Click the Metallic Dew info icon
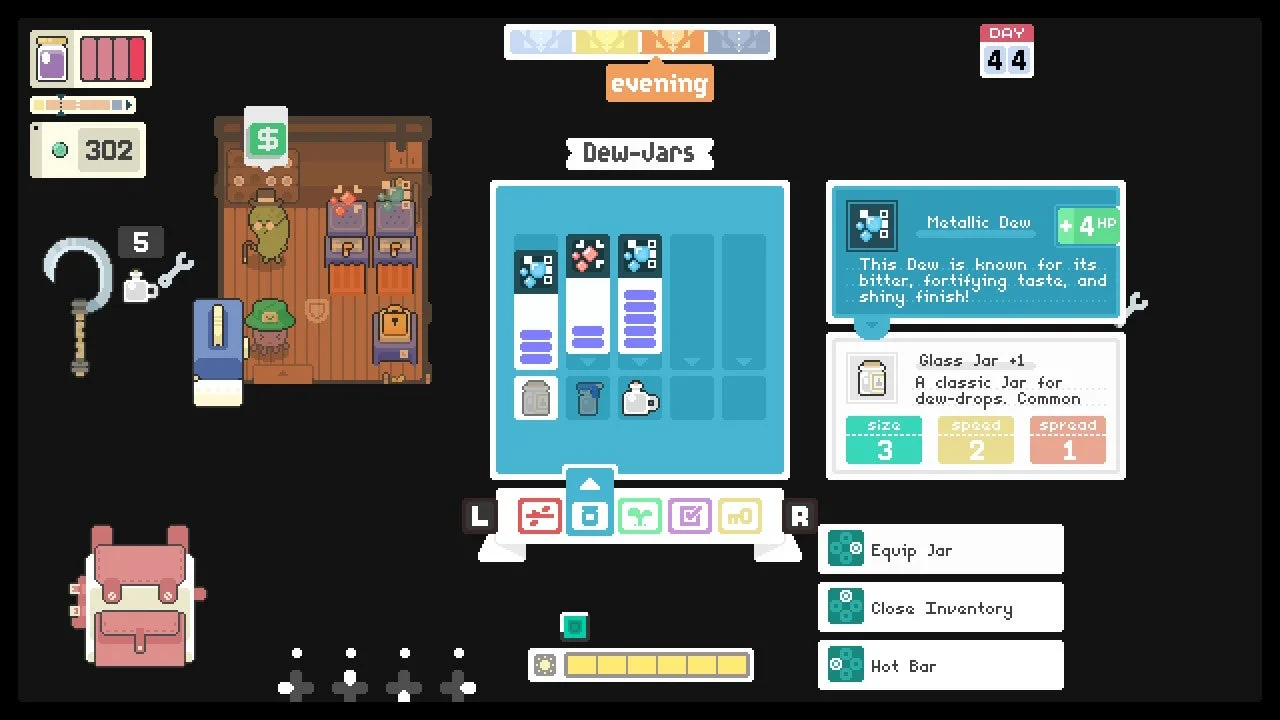 (872, 226)
